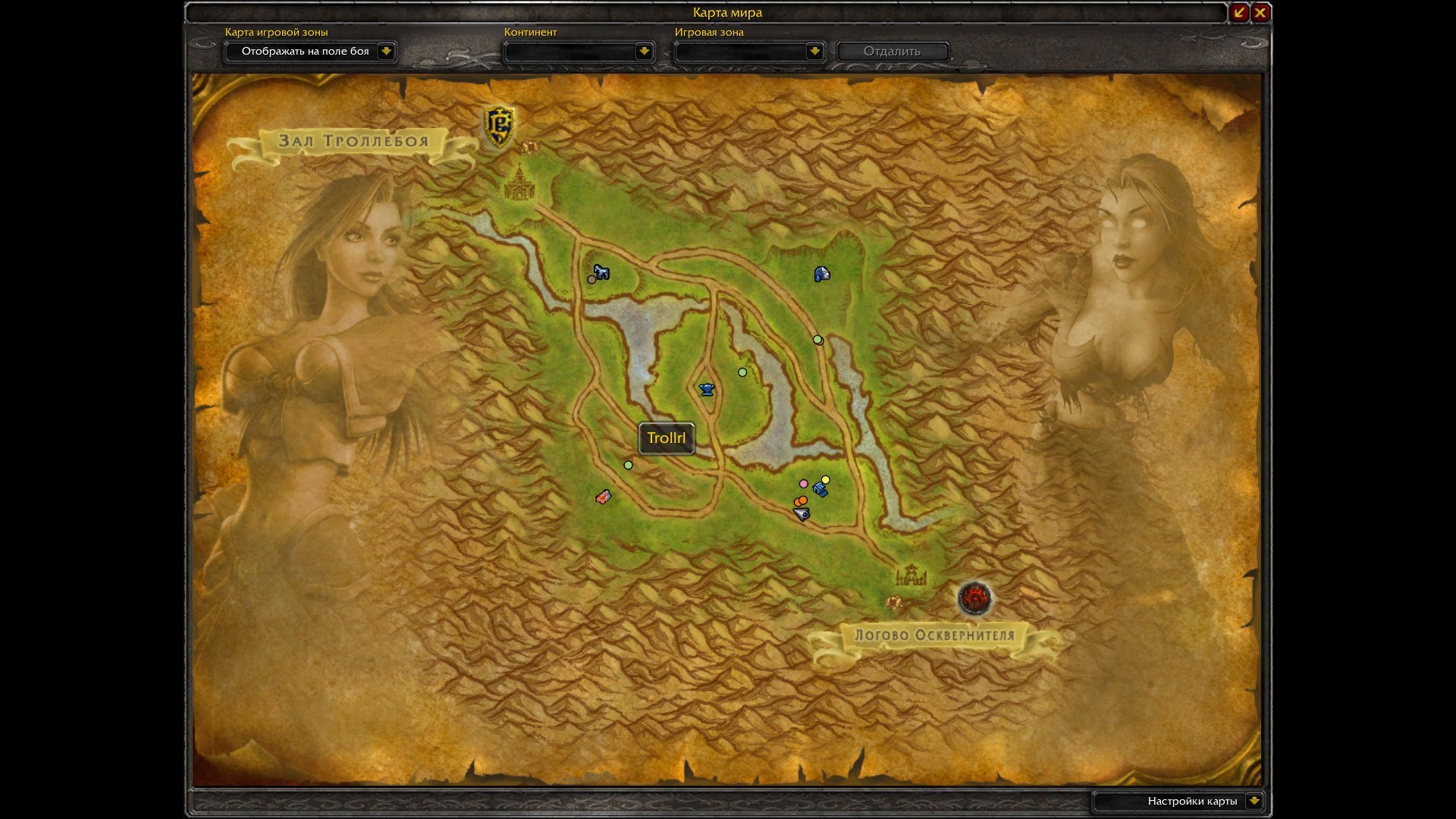Open the battlefield map display dropdown
Image resolution: width=1456 pixels, height=819 pixels.
pos(386,52)
